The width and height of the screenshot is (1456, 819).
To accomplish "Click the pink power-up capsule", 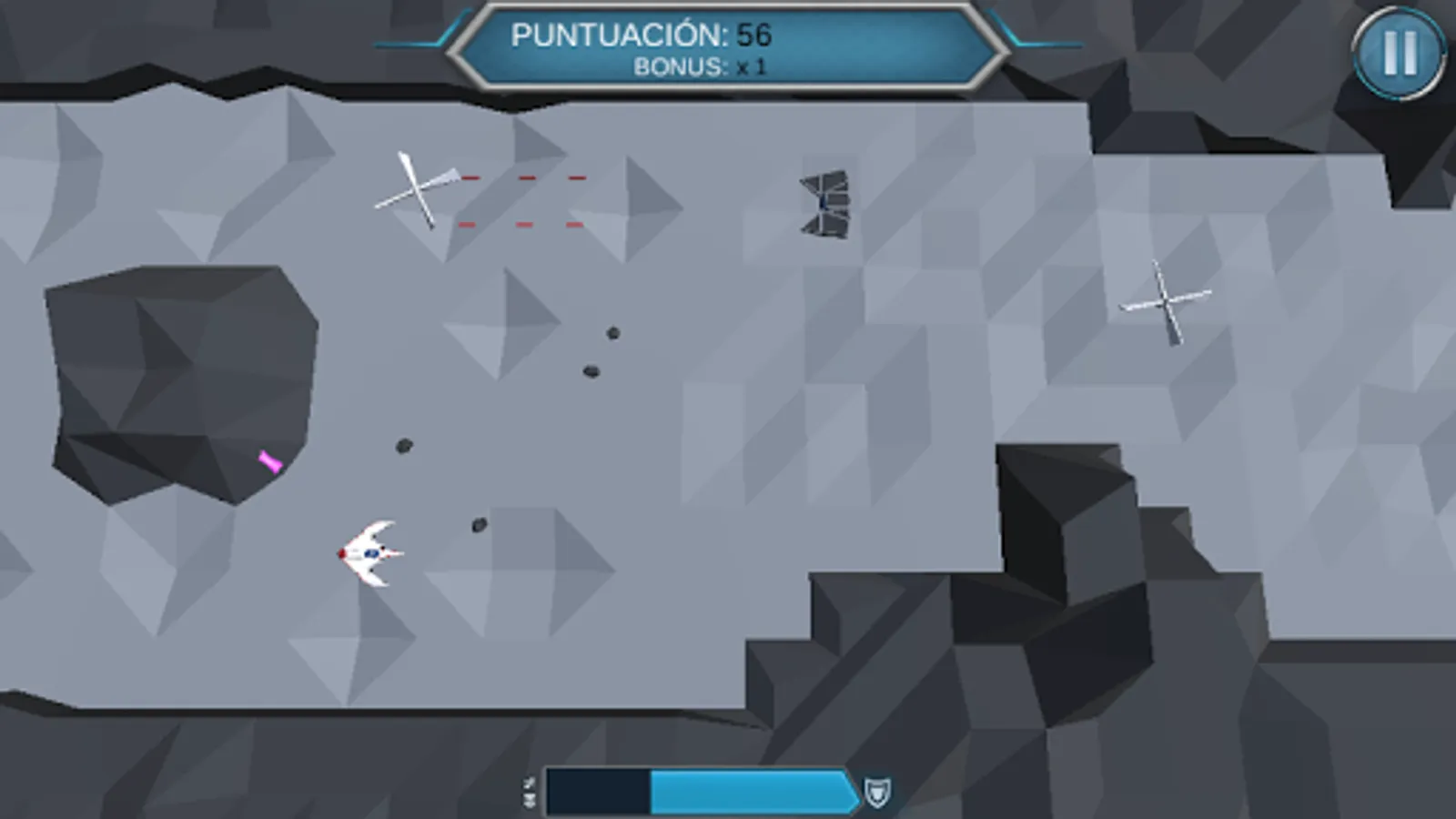I will [268, 463].
